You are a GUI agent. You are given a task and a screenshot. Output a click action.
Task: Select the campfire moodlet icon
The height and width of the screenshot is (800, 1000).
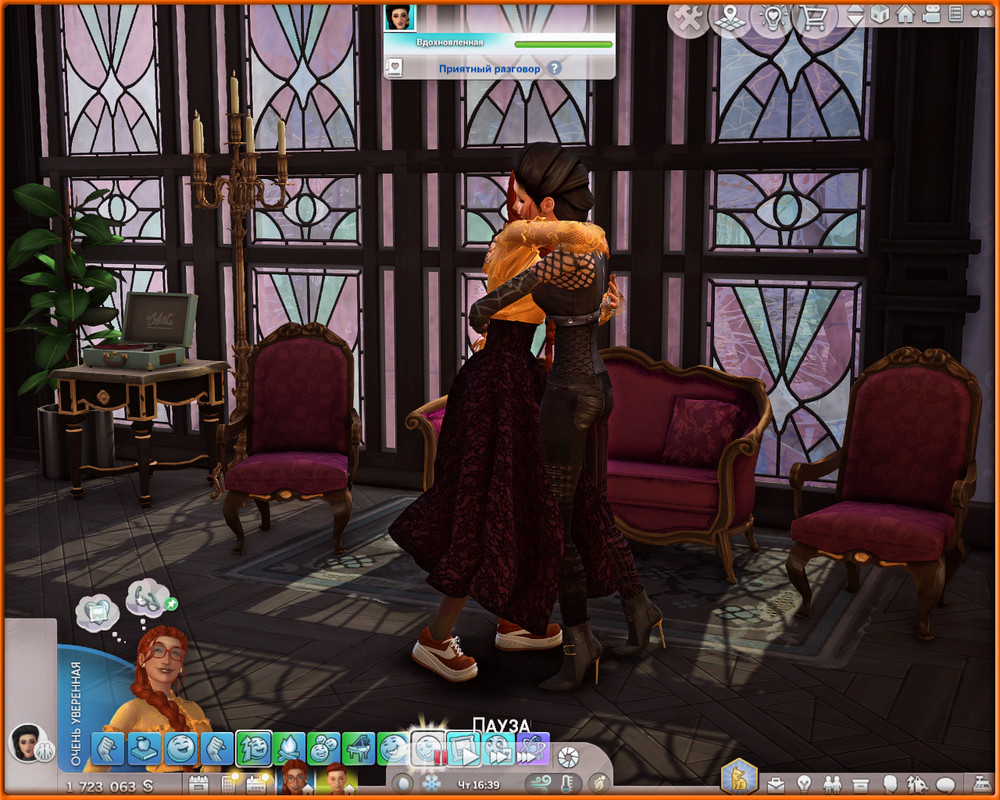tap(289, 748)
